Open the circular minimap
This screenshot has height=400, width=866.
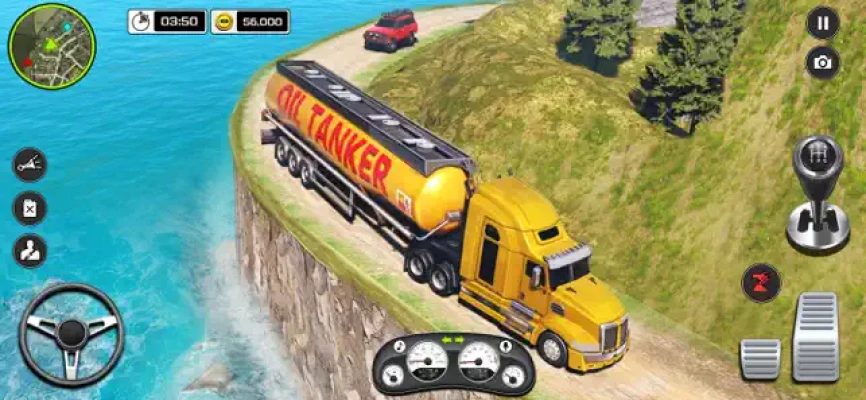click(51, 46)
